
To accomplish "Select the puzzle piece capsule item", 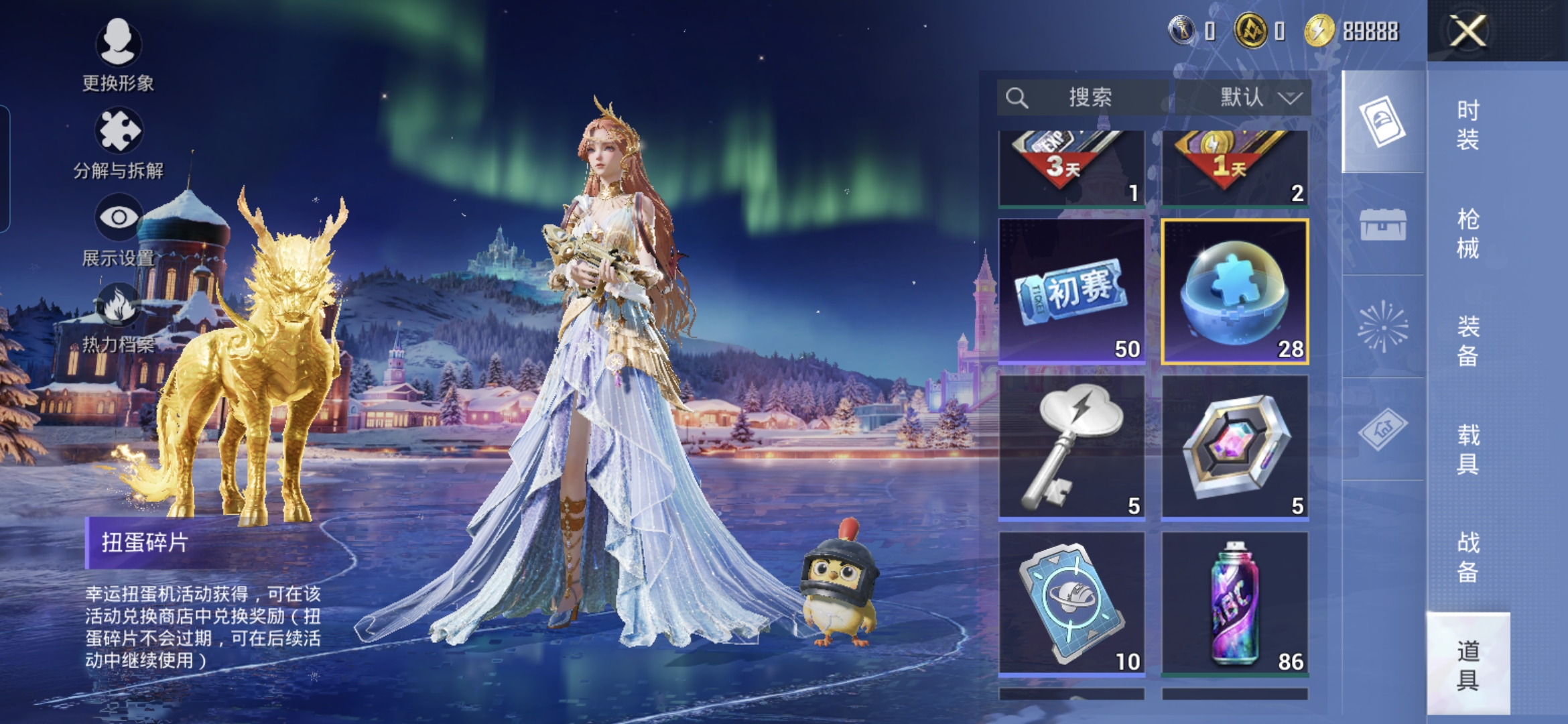I will point(1234,292).
